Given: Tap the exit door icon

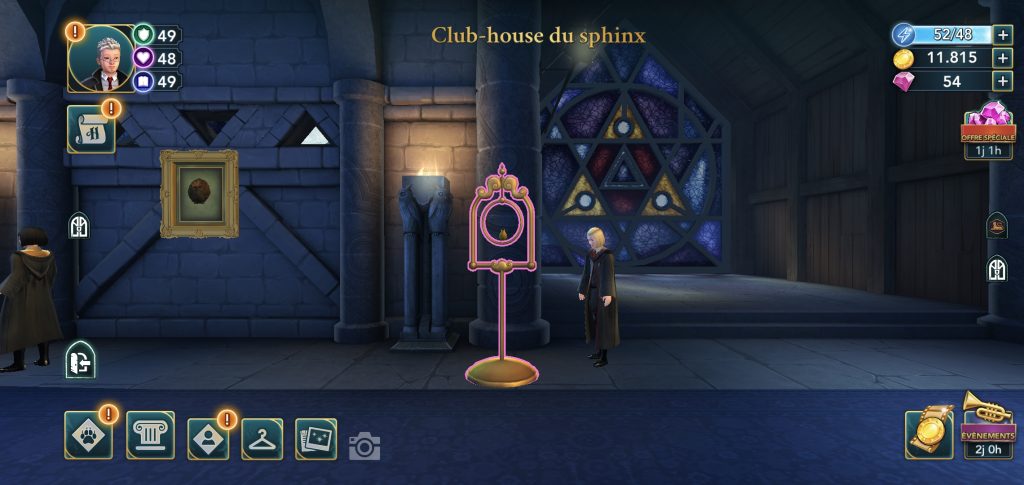Looking at the screenshot, I should (x=80, y=360).
